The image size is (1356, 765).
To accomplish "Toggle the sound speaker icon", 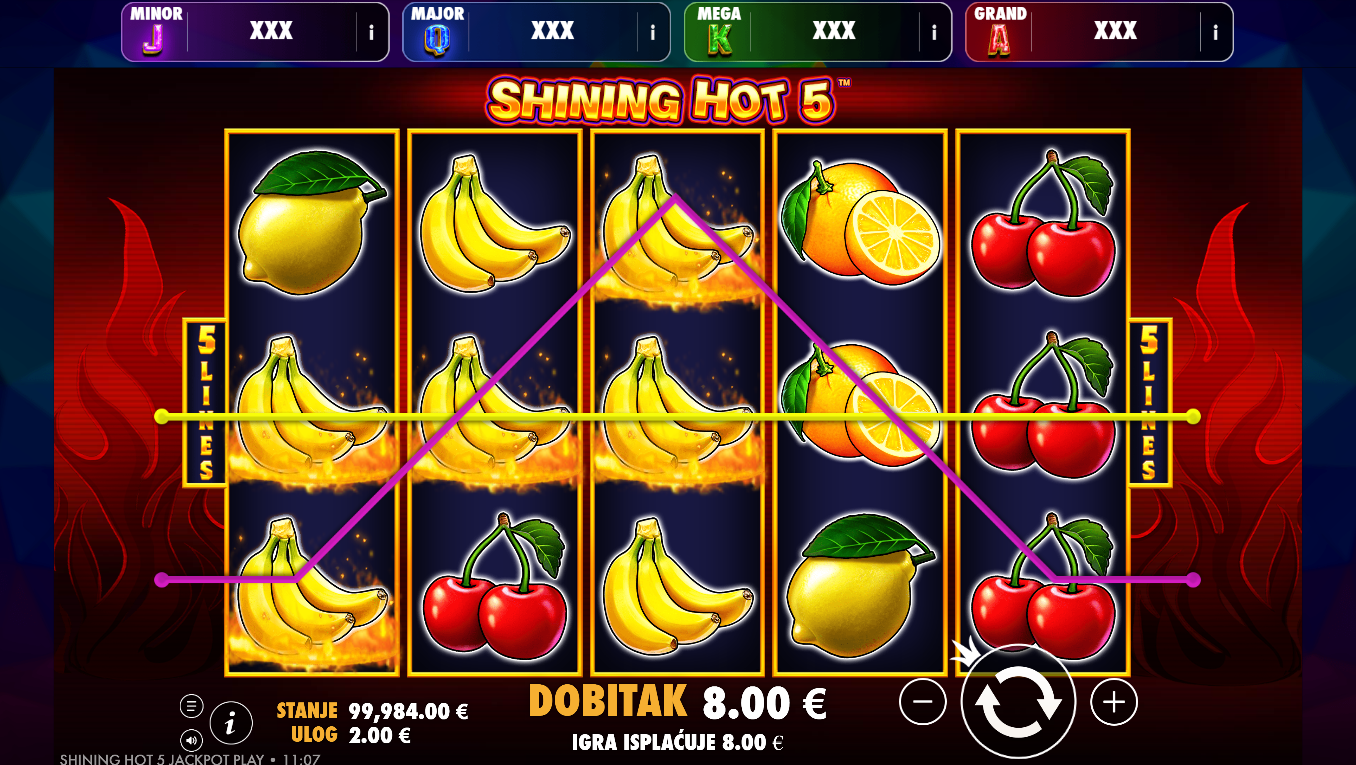I will (191, 740).
